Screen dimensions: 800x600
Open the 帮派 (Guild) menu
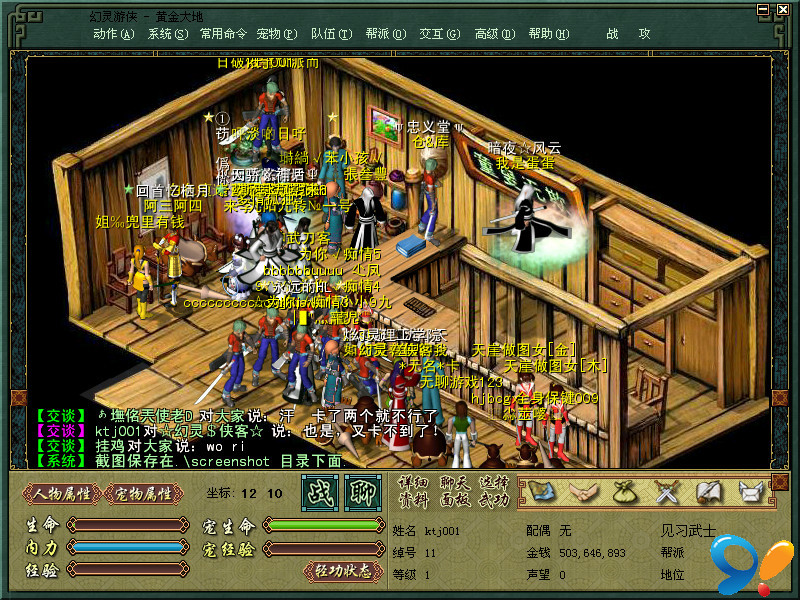pyautogui.click(x=385, y=33)
